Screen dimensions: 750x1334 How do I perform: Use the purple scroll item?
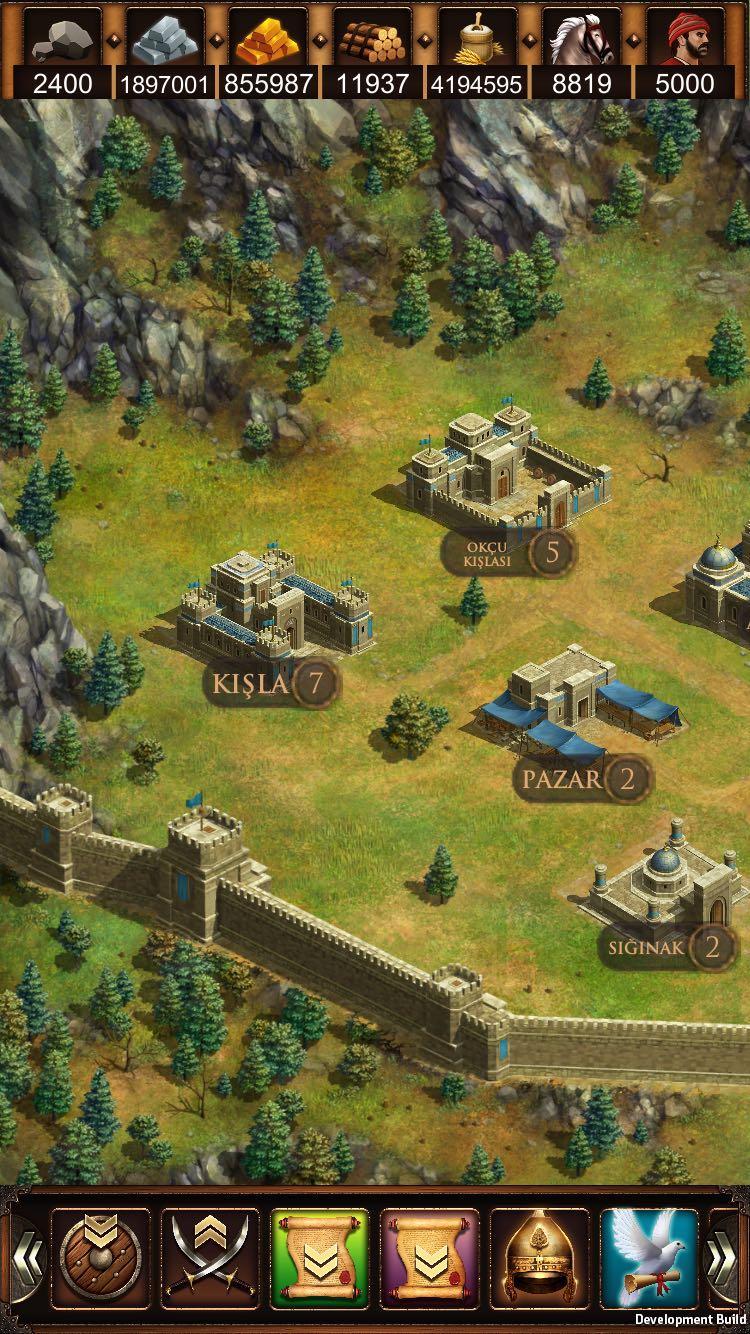pos(430,1258)
